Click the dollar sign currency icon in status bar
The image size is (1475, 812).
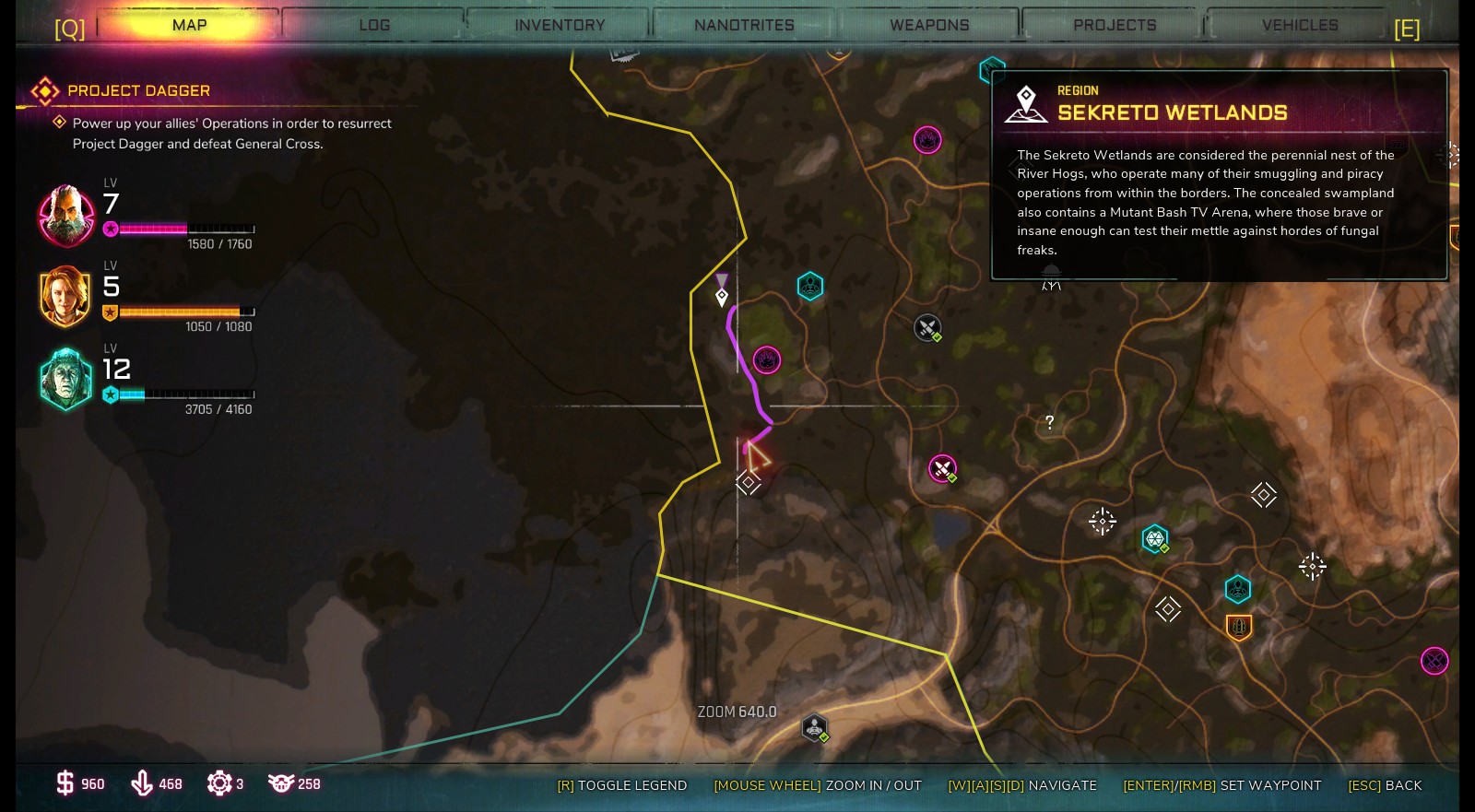pyautogui.click(x=64, y=783)
